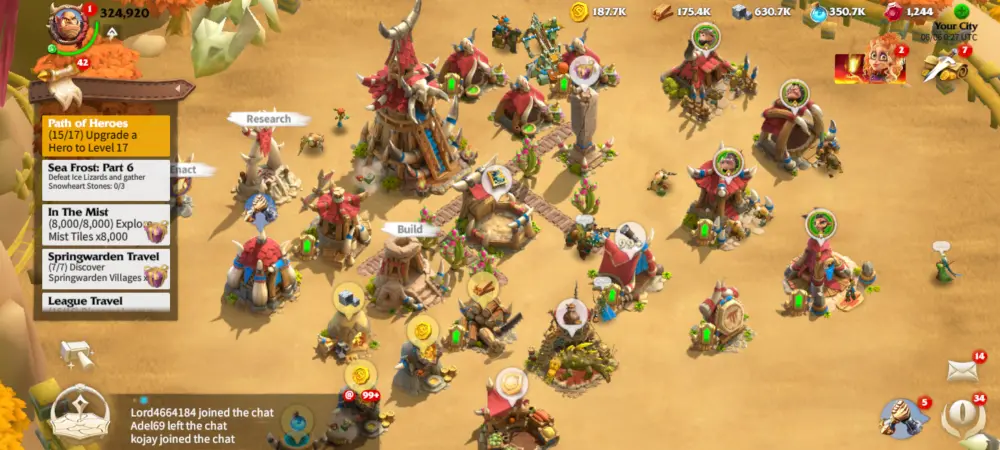Open the mail envelope inbox
The height and width of the screenshot is (450, 1000).
[x=962, y=370]
